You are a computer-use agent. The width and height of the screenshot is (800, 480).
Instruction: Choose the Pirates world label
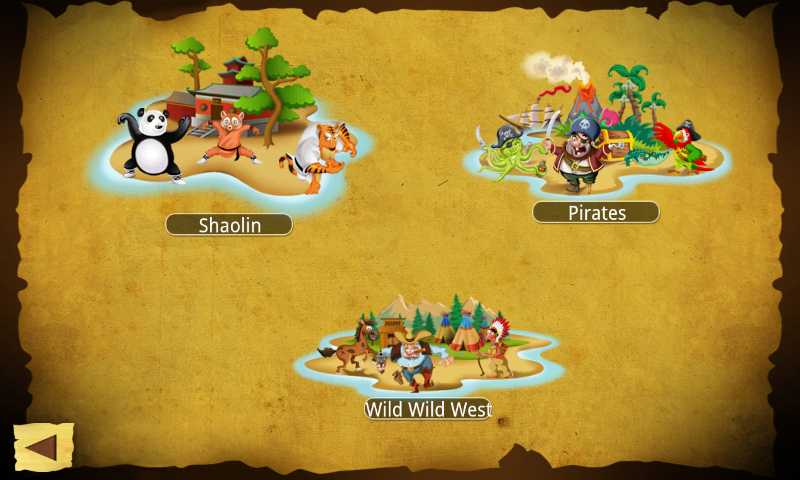(596, 212)
